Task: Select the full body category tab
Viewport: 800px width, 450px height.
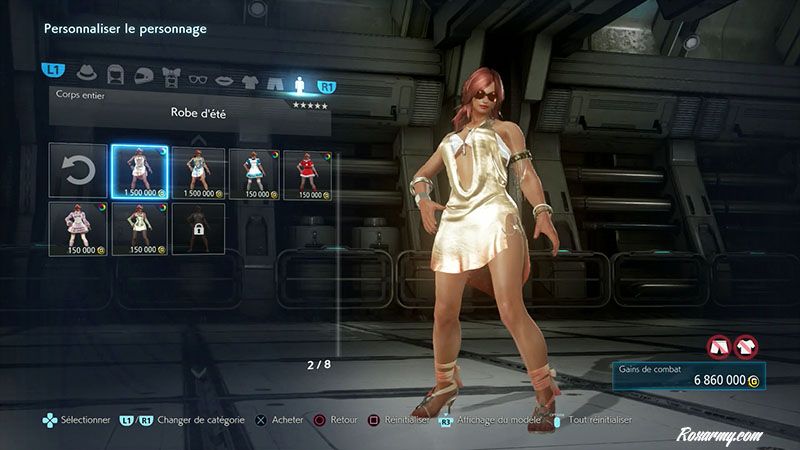Action: coord(300,72)
